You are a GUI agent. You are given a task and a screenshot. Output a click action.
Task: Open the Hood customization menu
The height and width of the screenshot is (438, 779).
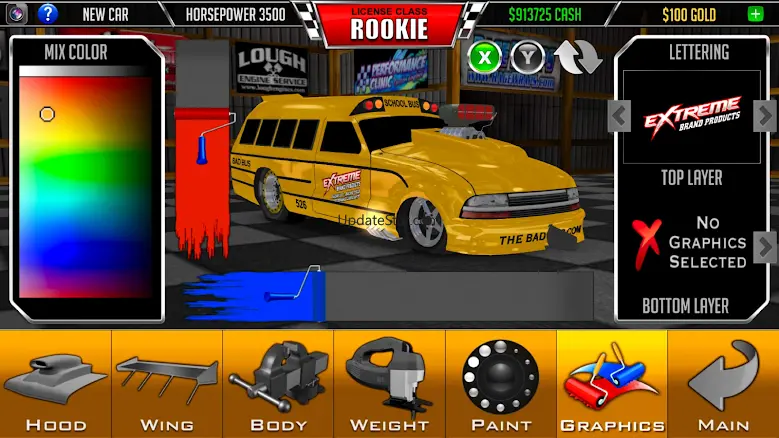(x=55, y=384)
